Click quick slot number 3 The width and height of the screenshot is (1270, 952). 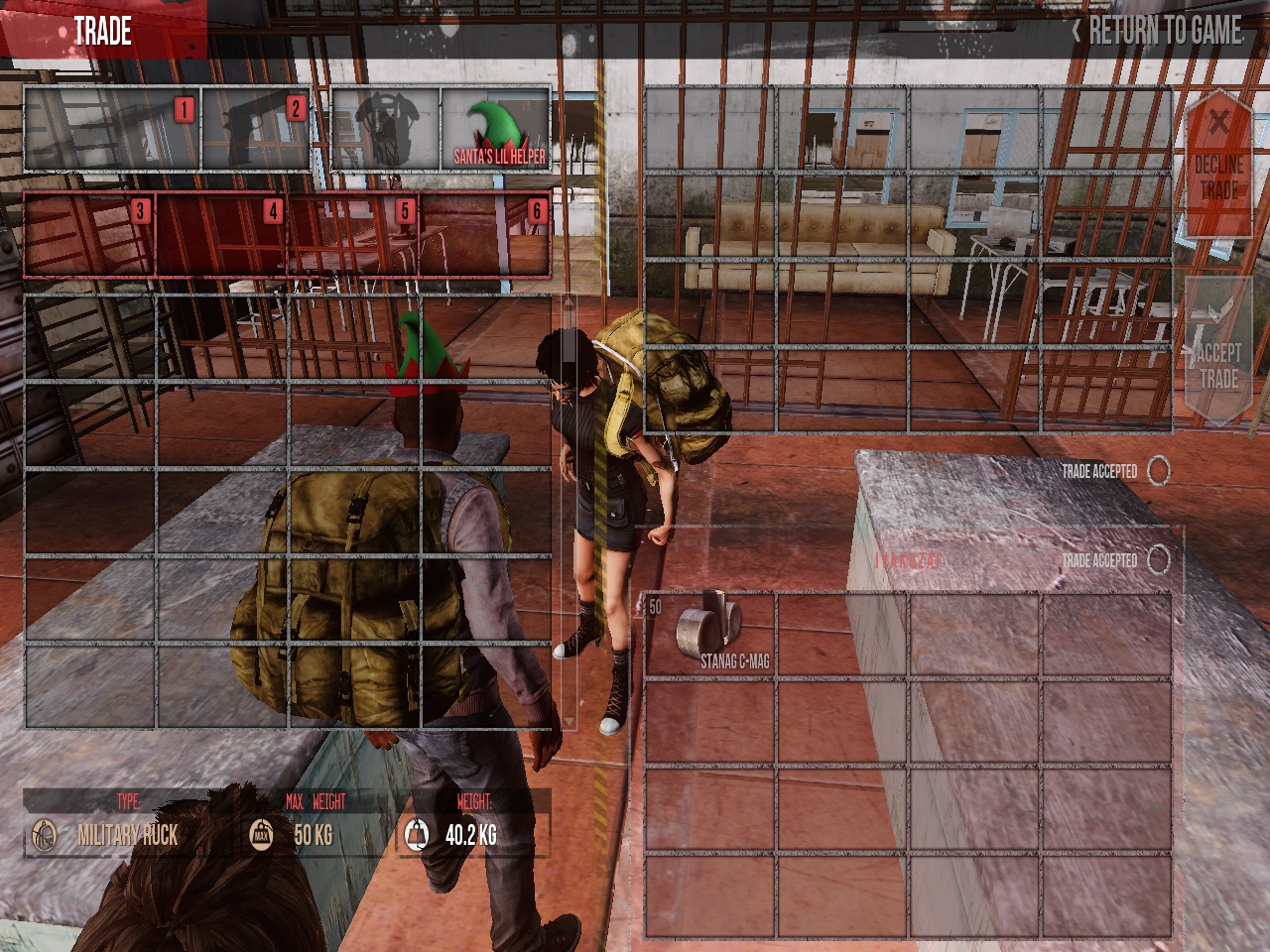click(x=89, y=234)
